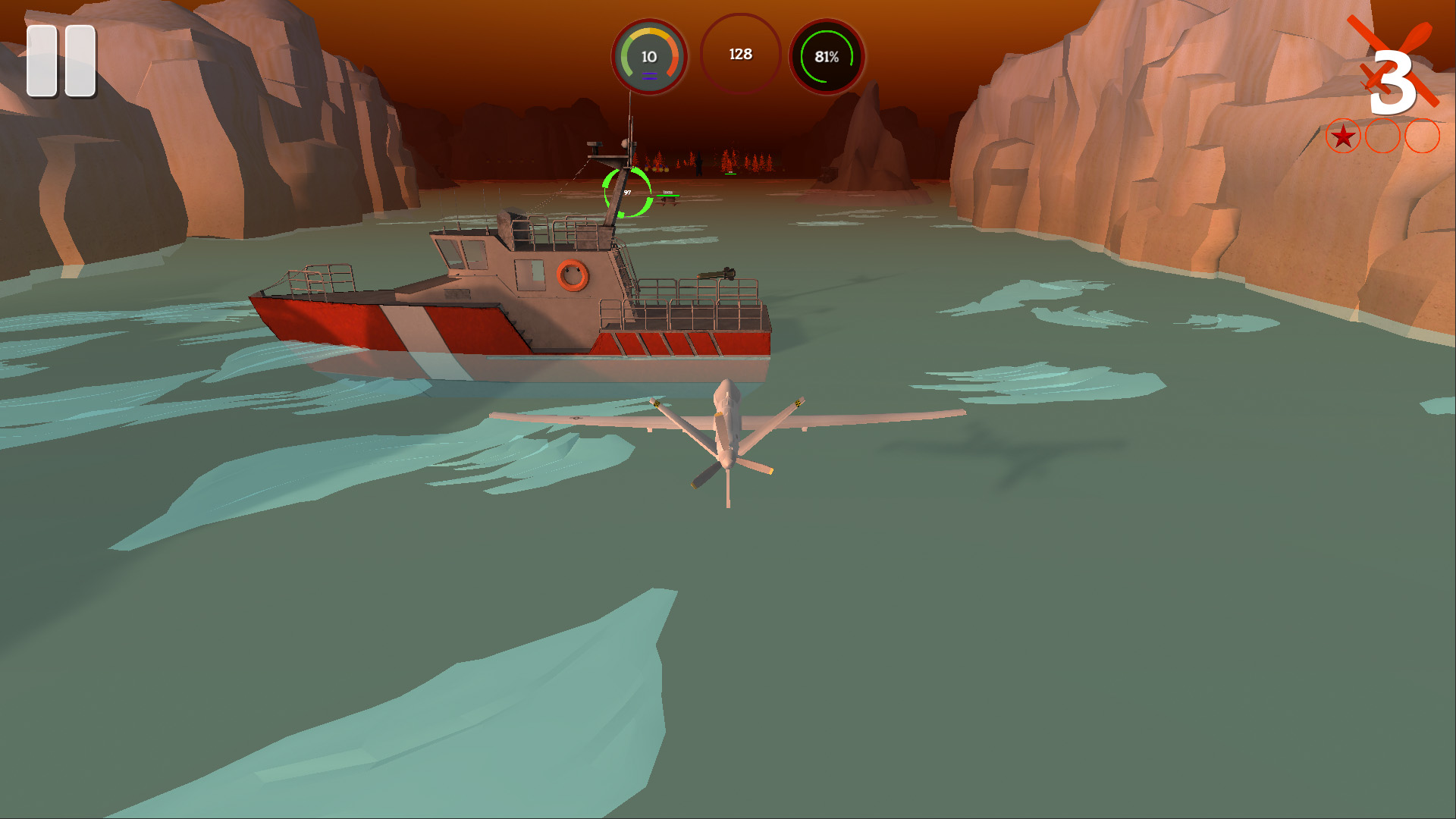This screenshot has height=819, width=1456.
Task: Open the score counter displaying 128
Action: [x=741, y=54]
